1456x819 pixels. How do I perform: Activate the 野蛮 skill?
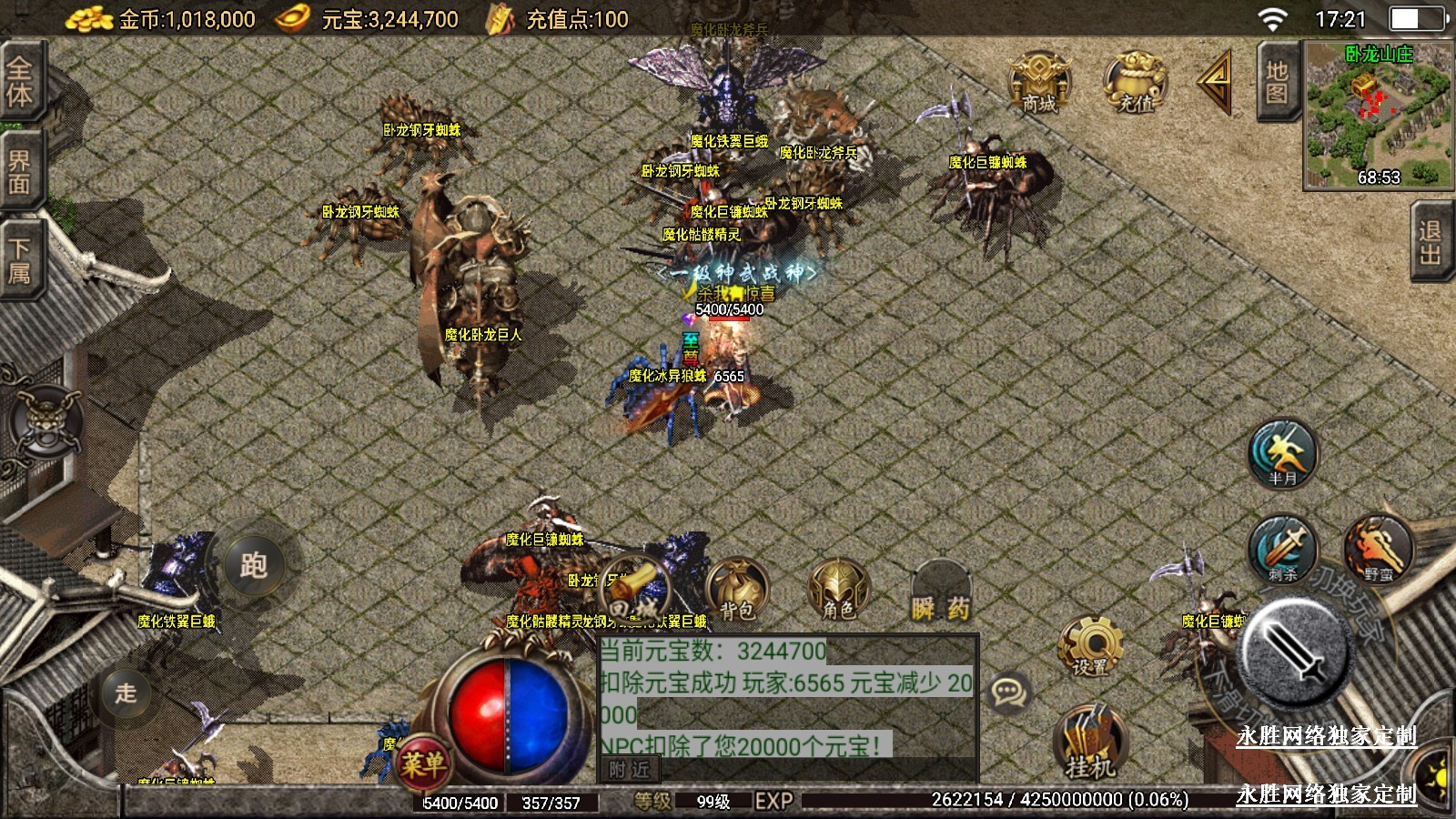pos(1378,549)
